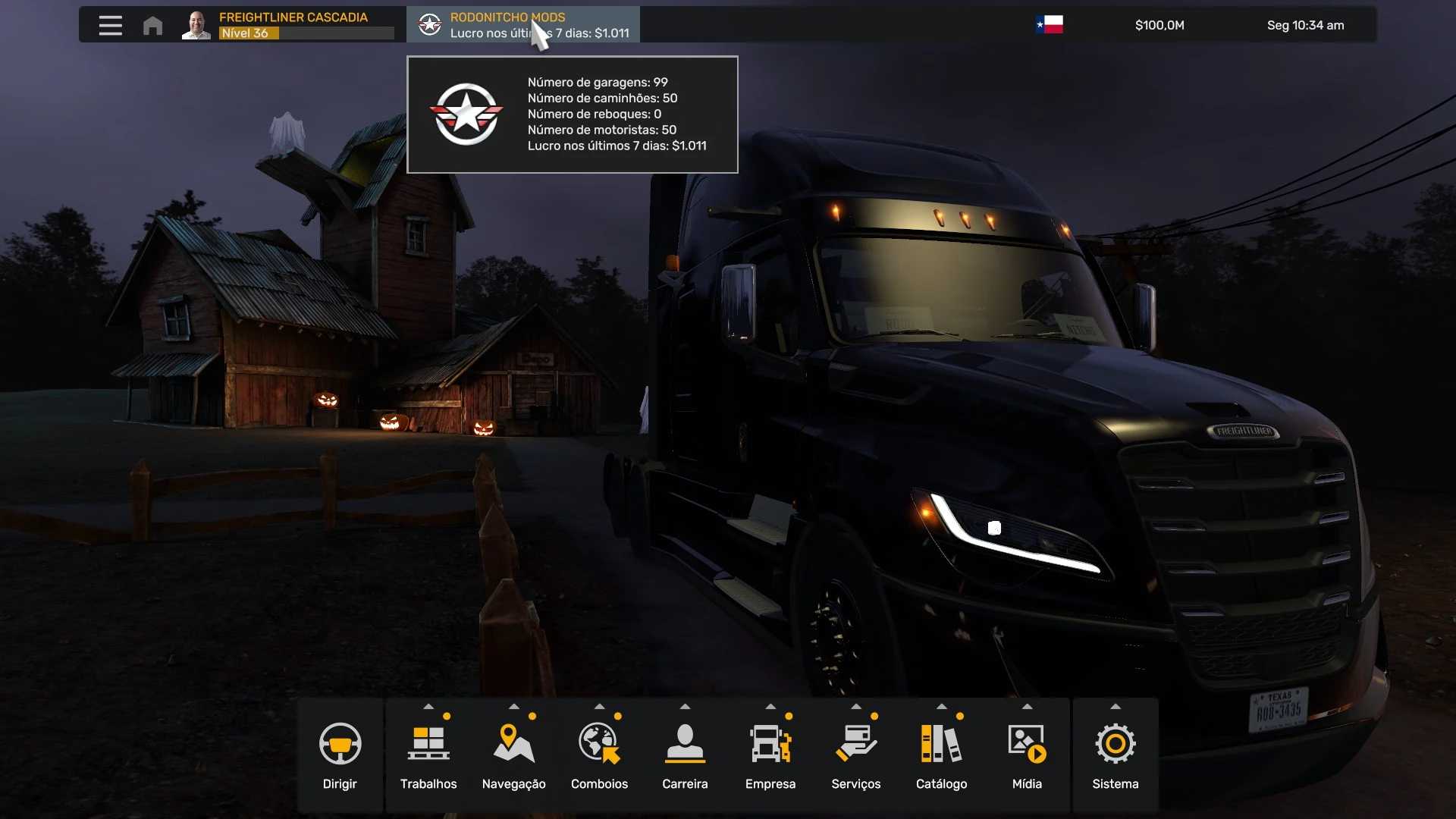The image size is (1456, 819).
Task: Choose the Empresa company menu
Action: click(770, 755)
